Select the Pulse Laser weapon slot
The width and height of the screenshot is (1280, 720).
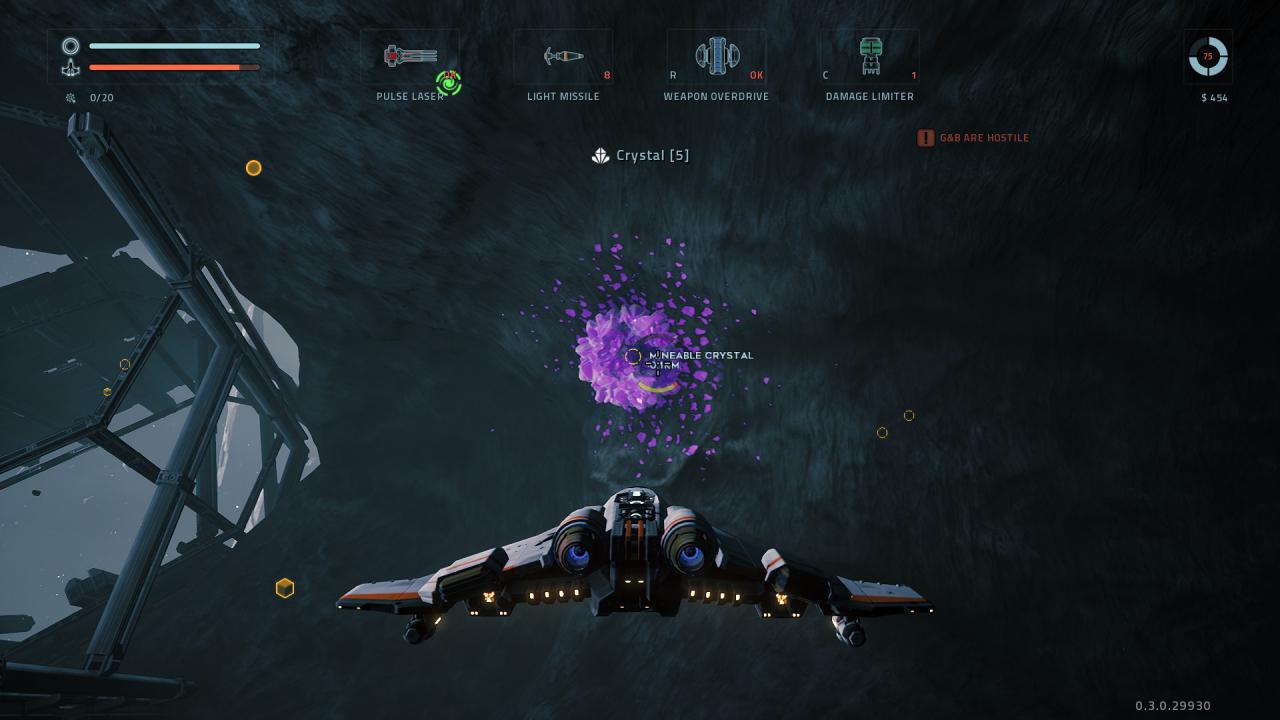410,56
